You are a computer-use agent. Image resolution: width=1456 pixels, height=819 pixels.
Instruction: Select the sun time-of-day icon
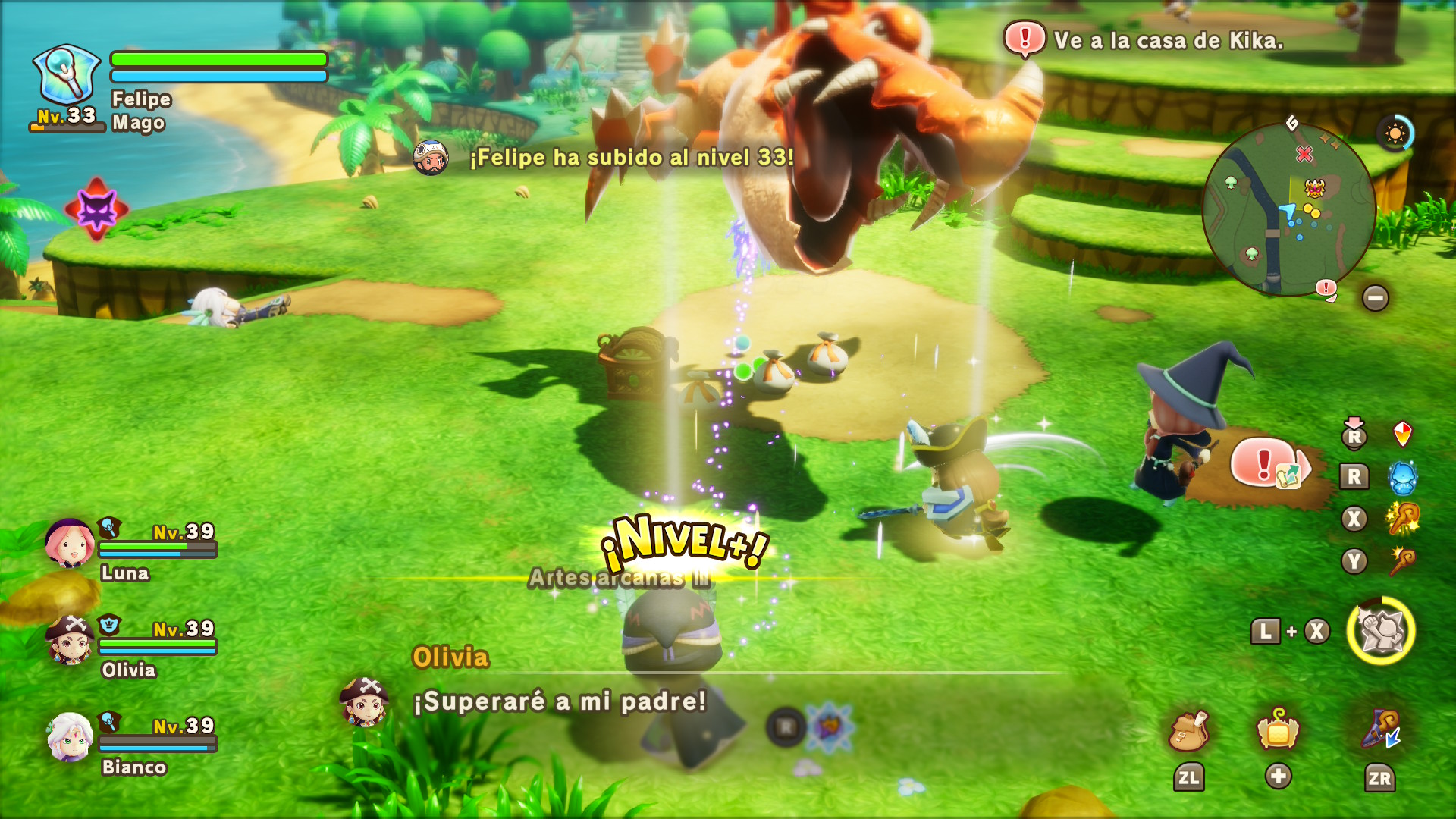(x=1395, y=134)
